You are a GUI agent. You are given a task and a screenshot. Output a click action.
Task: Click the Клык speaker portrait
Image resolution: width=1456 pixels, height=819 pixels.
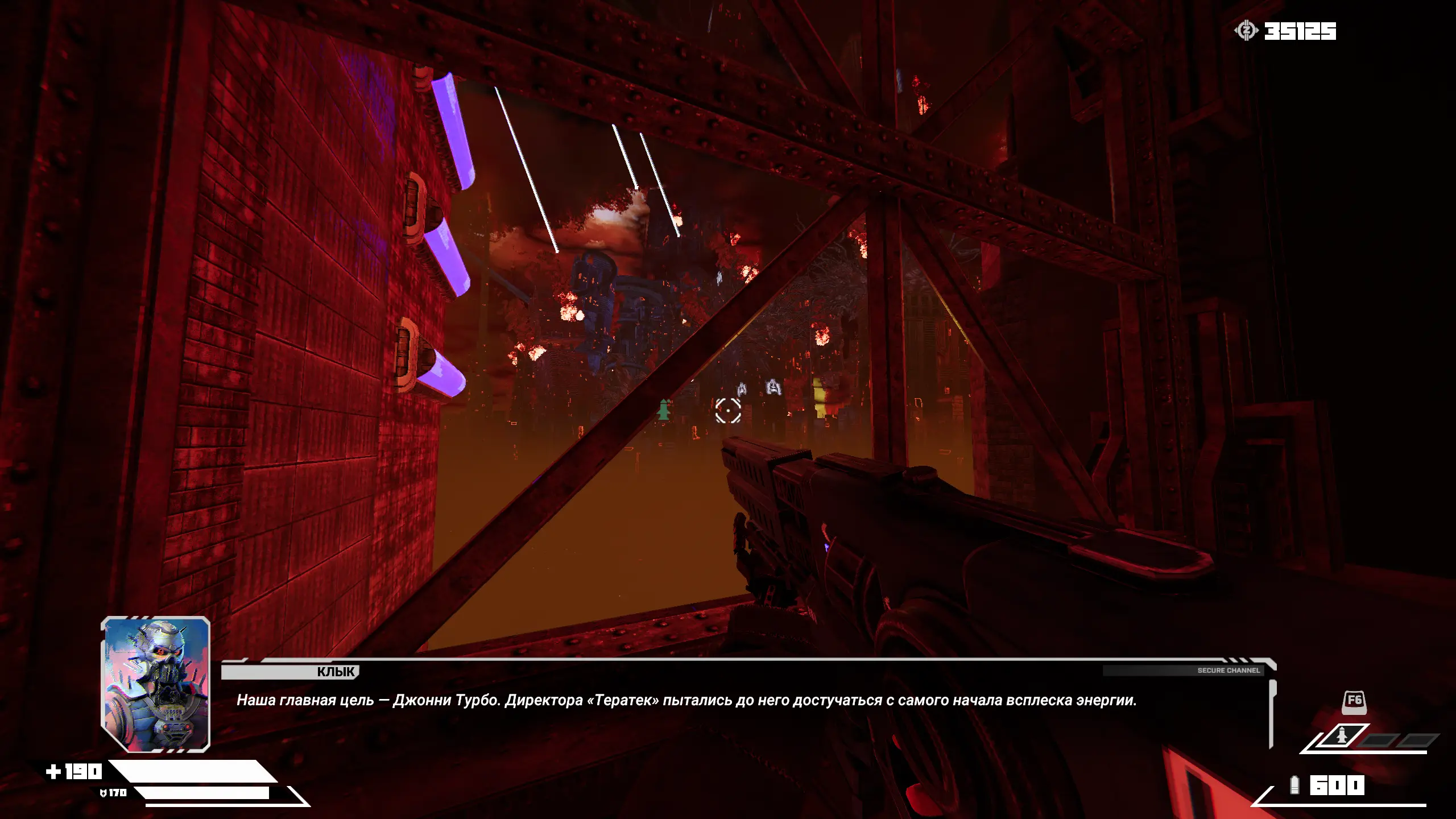tap(155, 684)
